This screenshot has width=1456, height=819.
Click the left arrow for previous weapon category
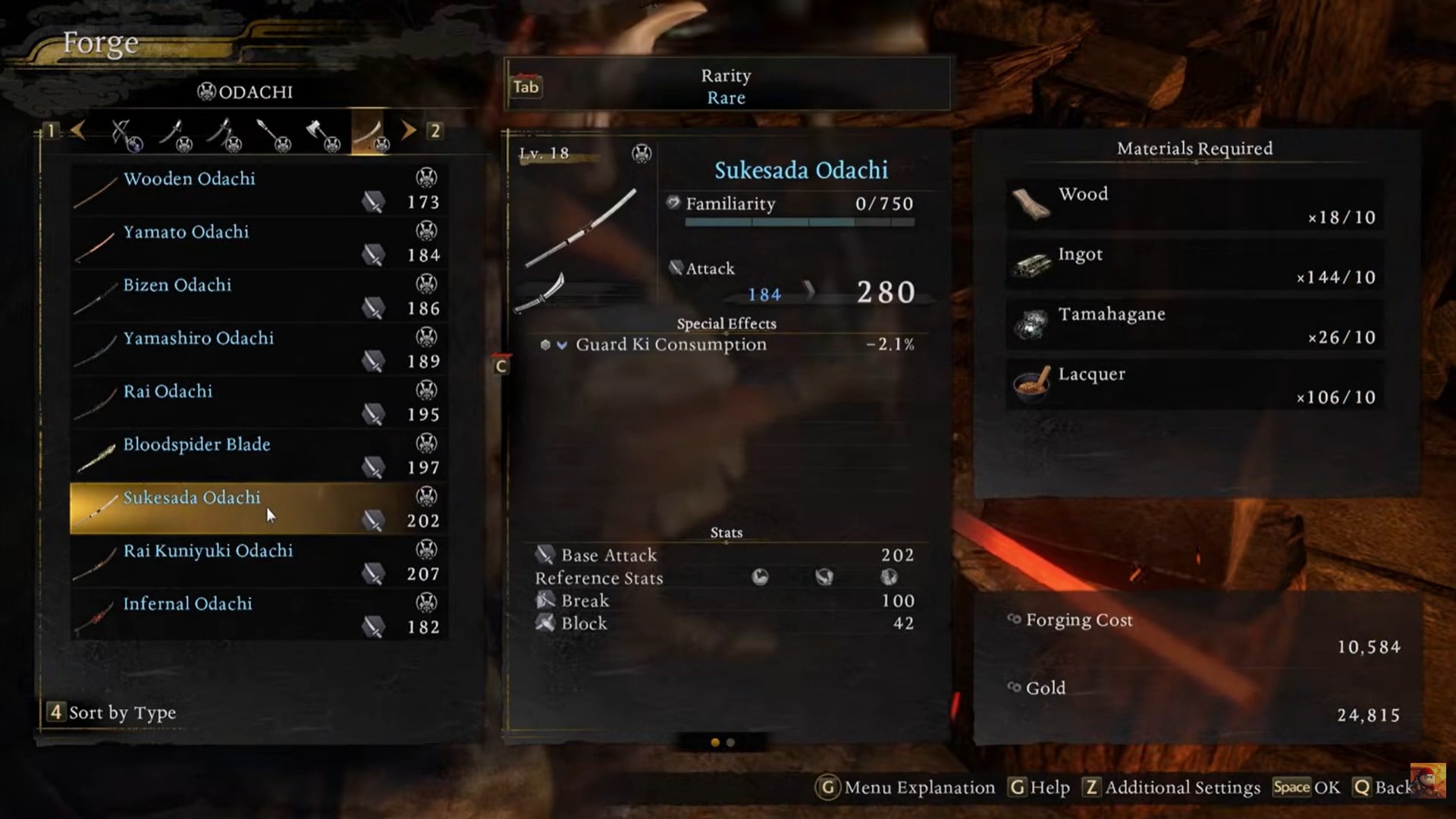tap(78, 130)
